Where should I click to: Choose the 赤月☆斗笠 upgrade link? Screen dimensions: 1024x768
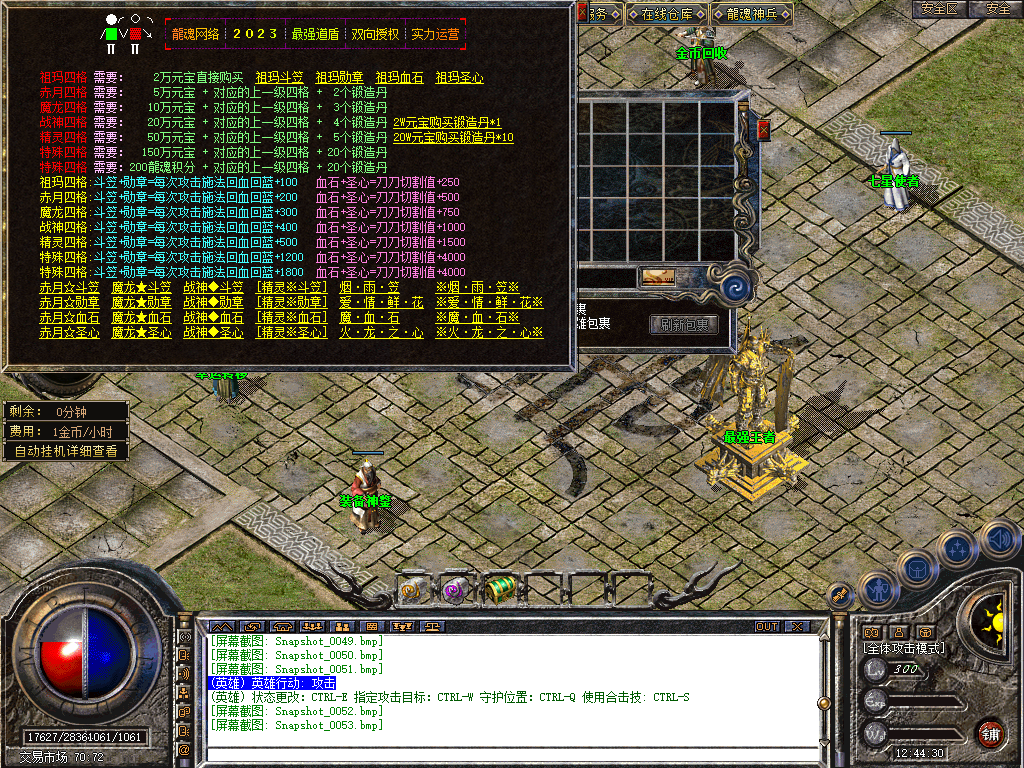(x=69, y=288)
